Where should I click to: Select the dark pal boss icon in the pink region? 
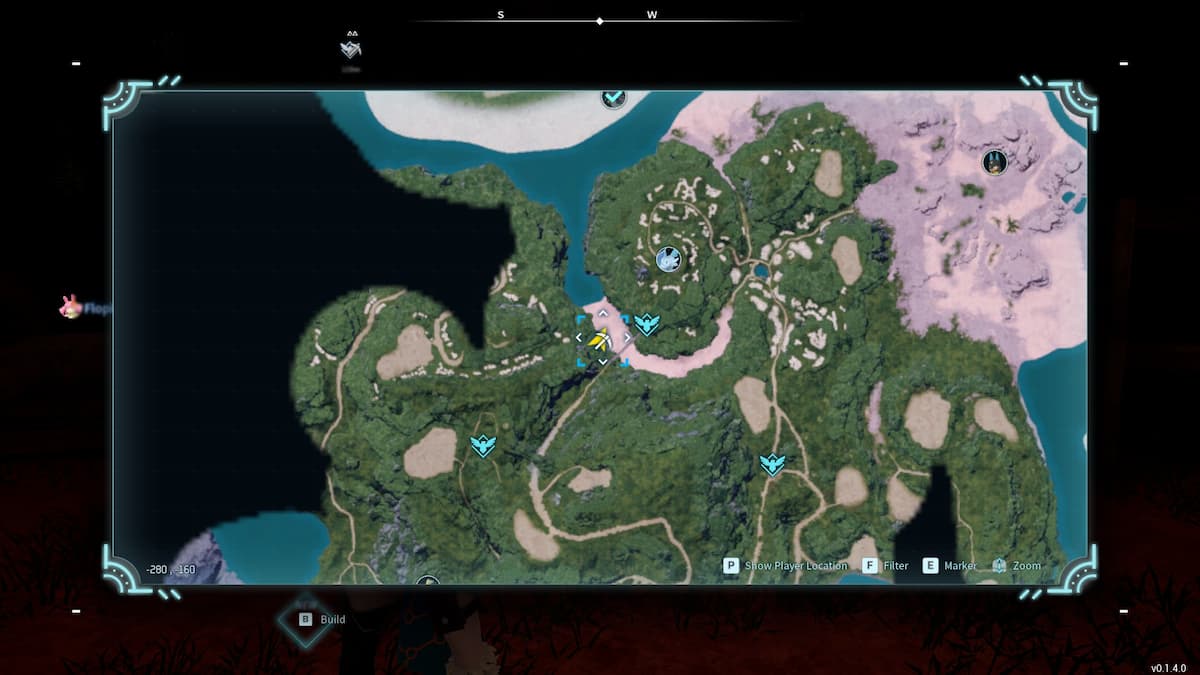point(994,162)
